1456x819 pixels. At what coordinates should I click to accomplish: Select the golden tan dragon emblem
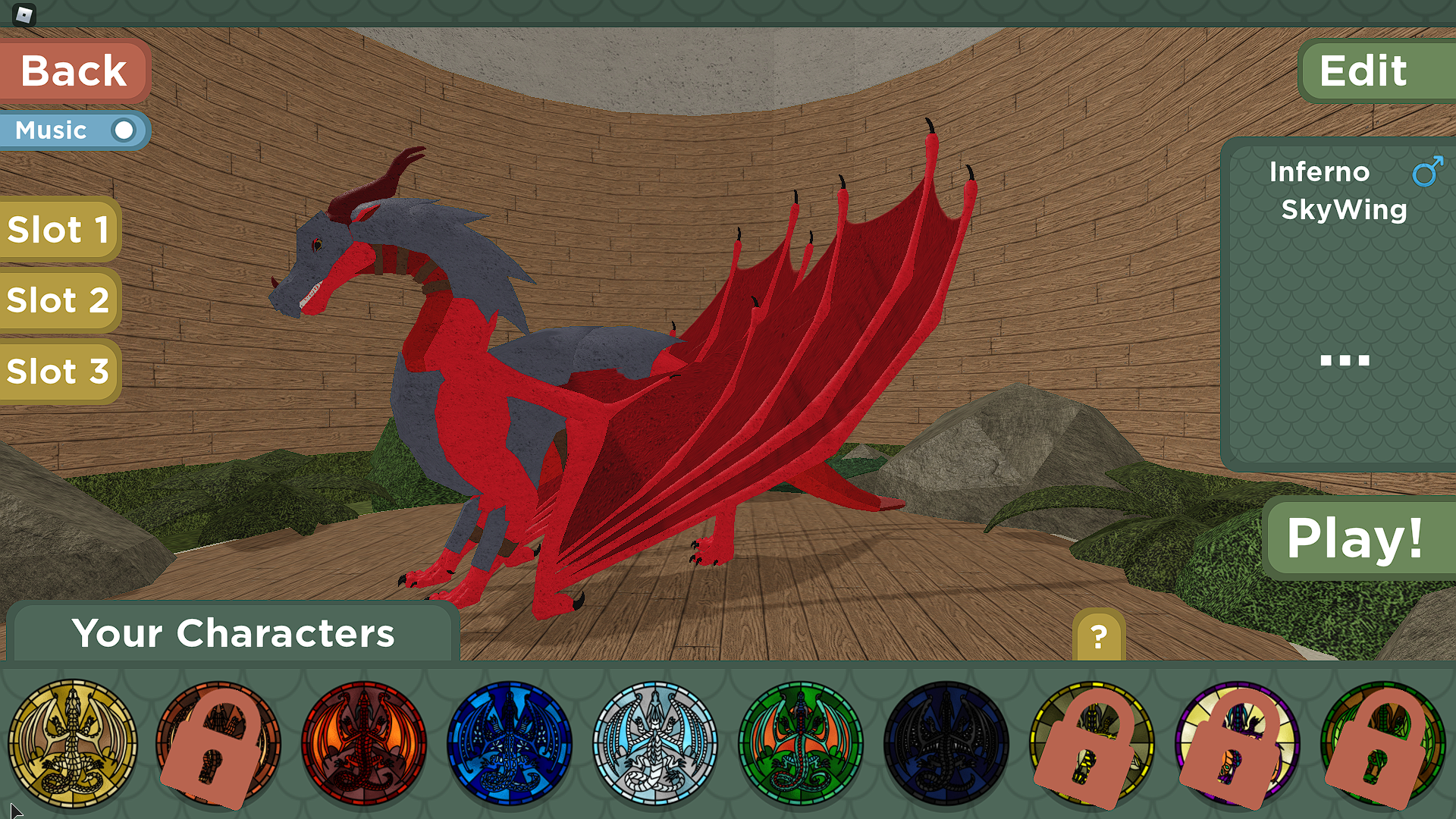73,744
